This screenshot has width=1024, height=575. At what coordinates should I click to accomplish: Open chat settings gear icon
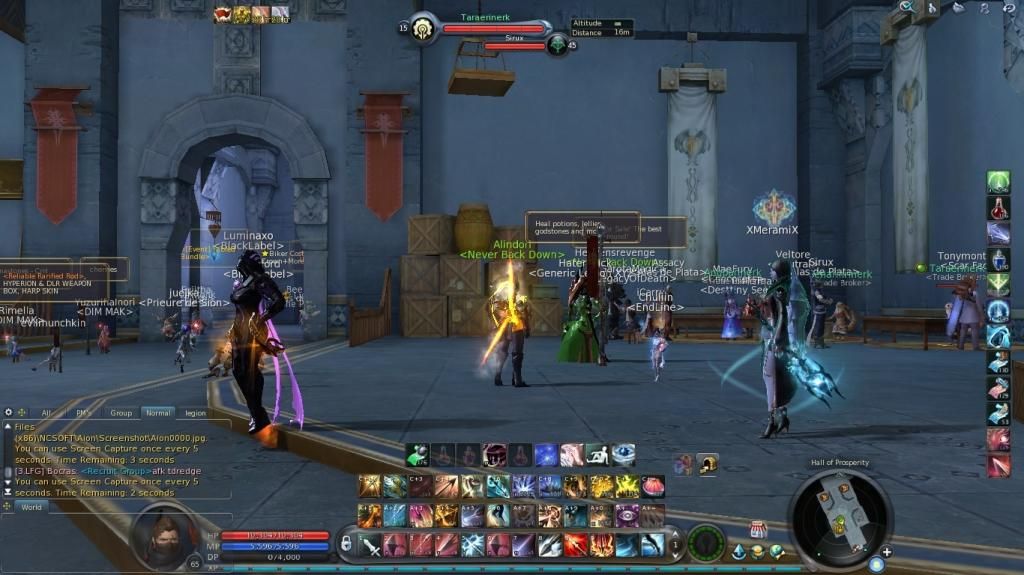9,412
